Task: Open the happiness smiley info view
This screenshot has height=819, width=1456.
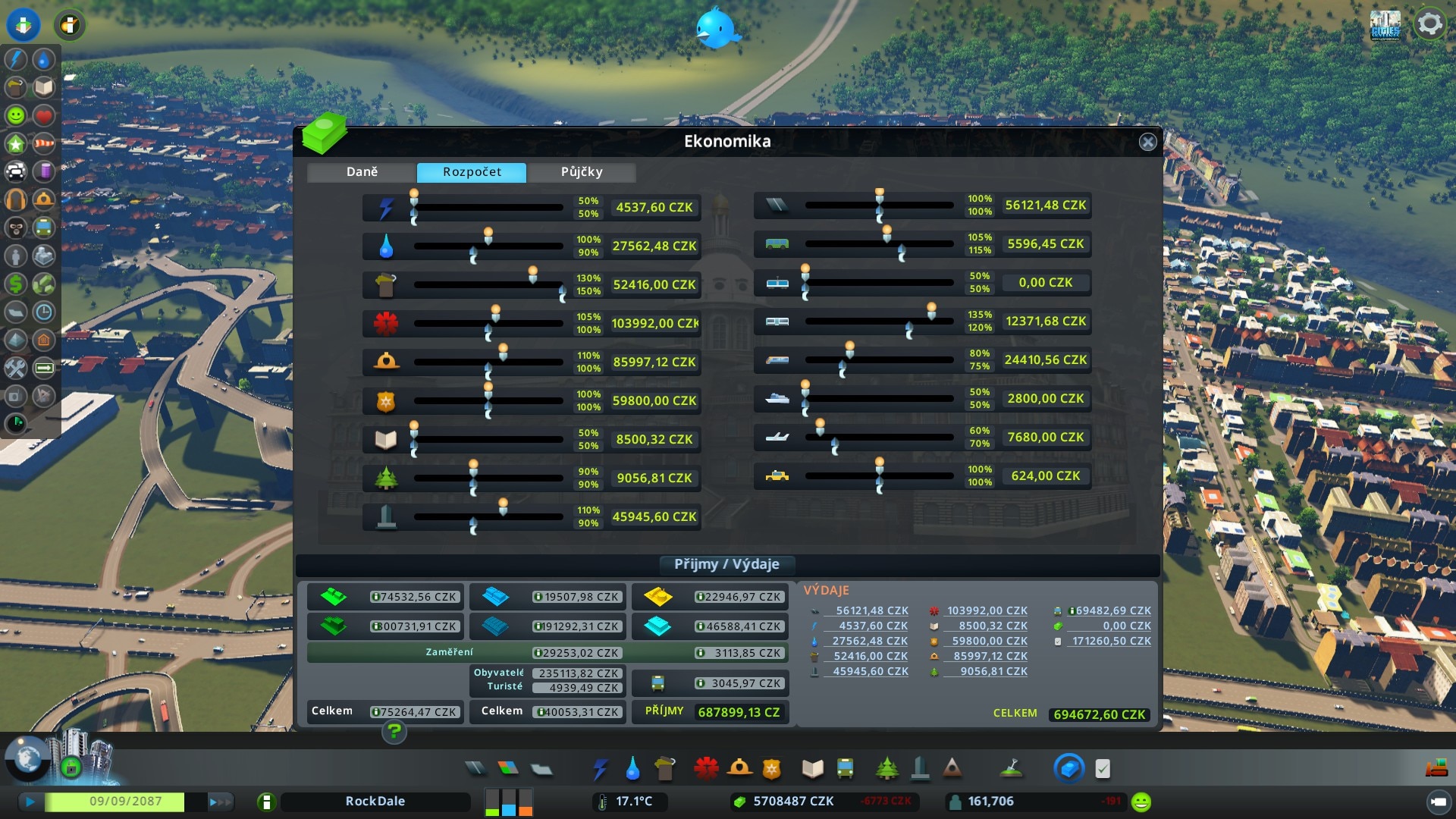Action: pos(1141,802)
